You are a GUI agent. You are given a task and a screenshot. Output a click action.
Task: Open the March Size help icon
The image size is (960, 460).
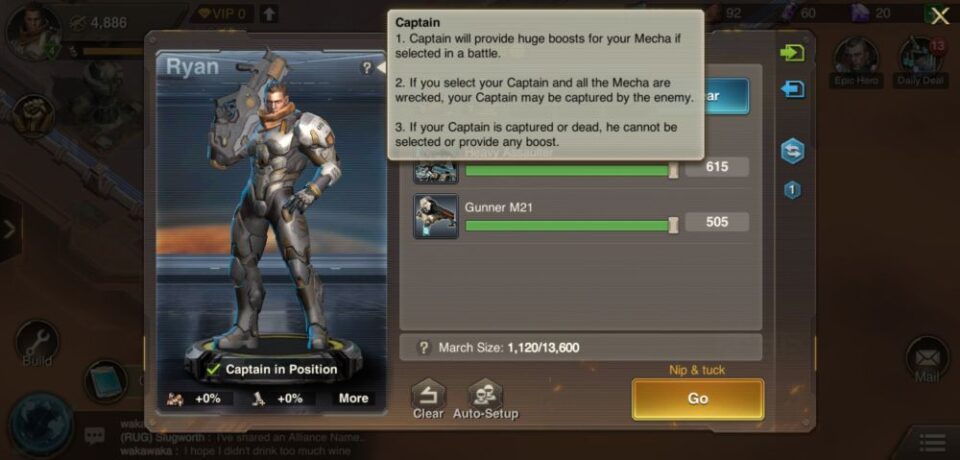click(x=424, y=348)
